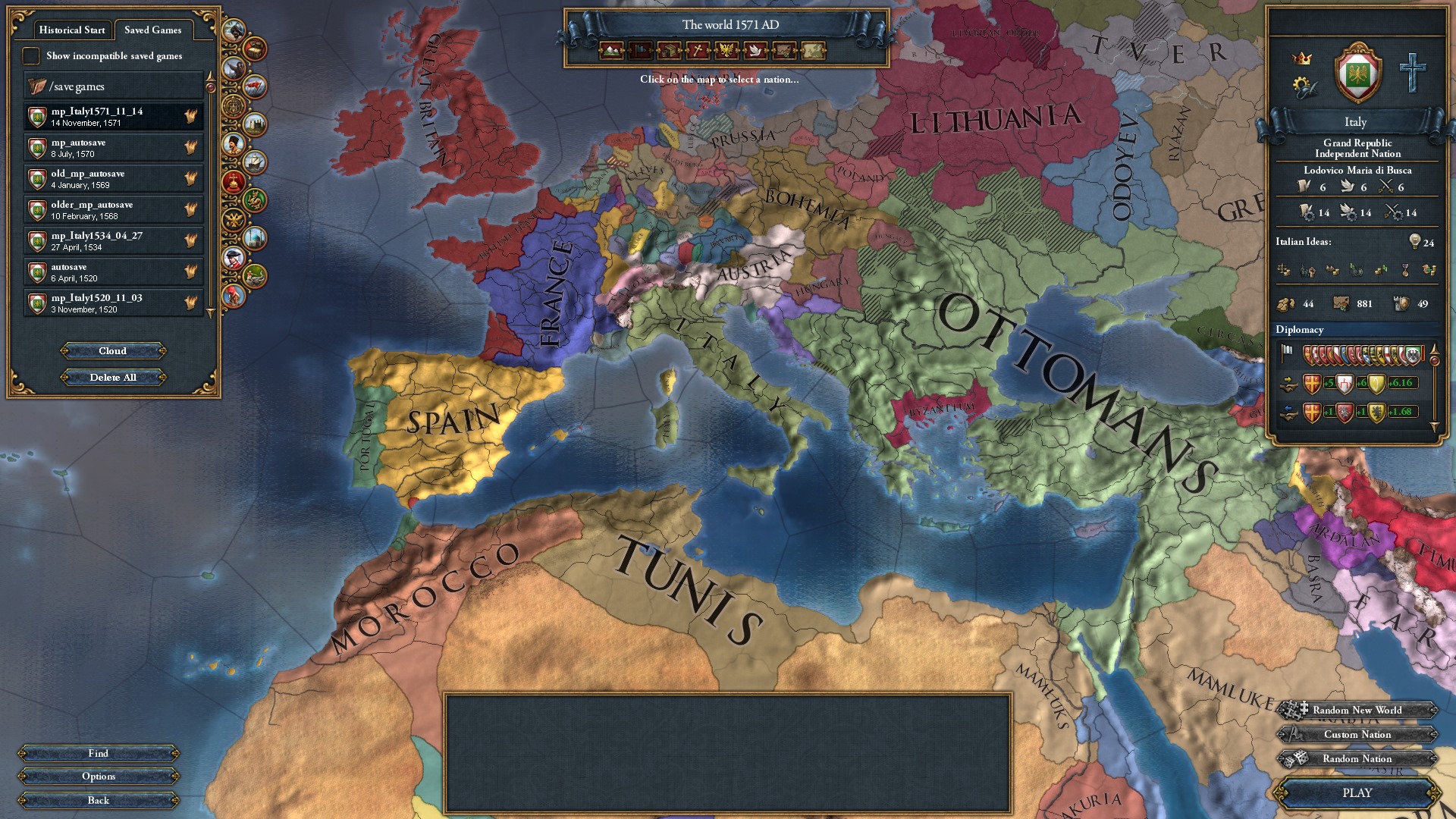Click the Custom Nation button
The width and height of the screenshot is (1456, 819).
1356,734
